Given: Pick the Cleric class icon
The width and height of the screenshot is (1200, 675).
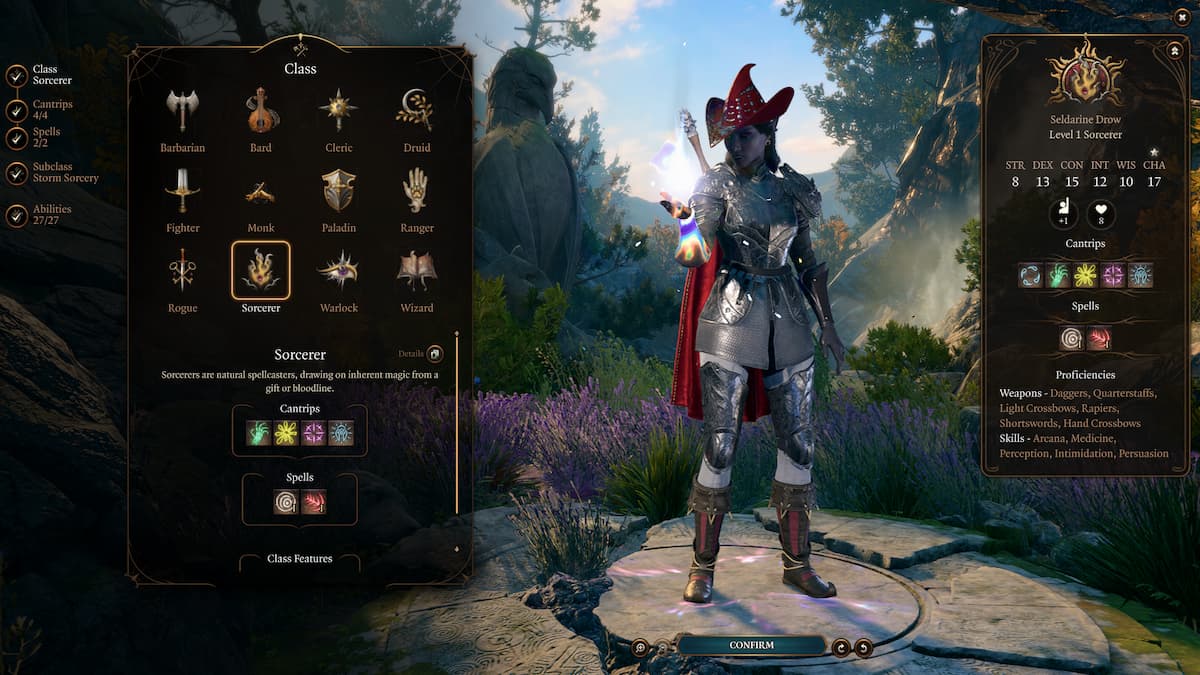Looking at the screenshot, I should (x=338, y=111).
